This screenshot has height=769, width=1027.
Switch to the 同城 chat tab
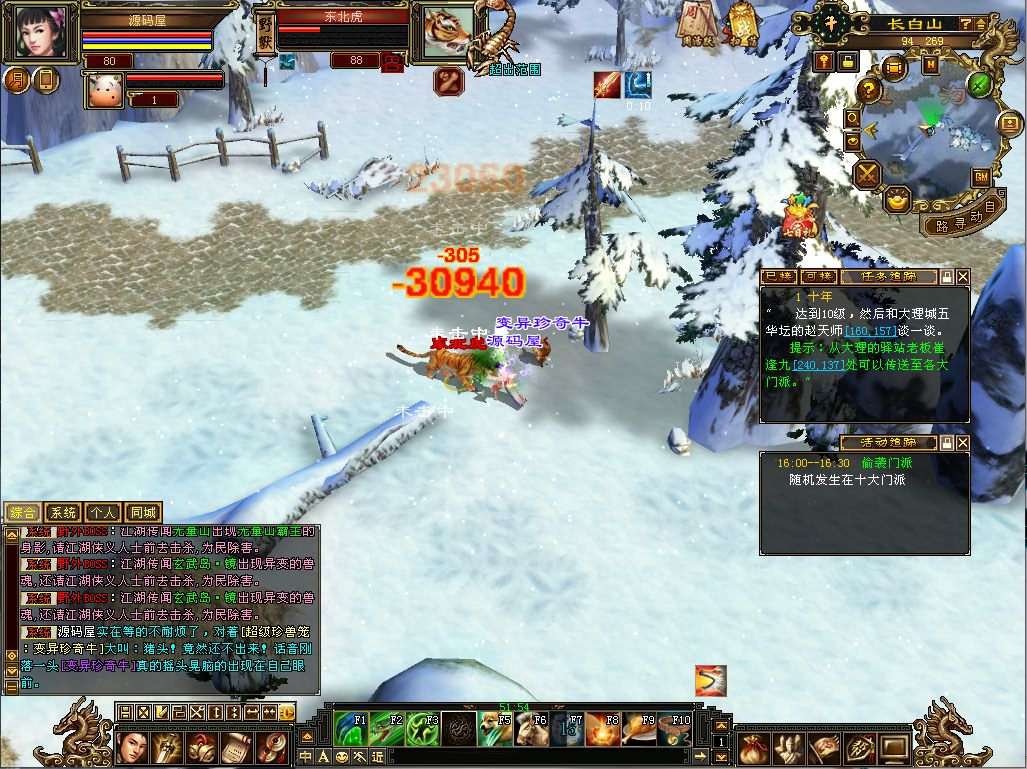[143, 513]
